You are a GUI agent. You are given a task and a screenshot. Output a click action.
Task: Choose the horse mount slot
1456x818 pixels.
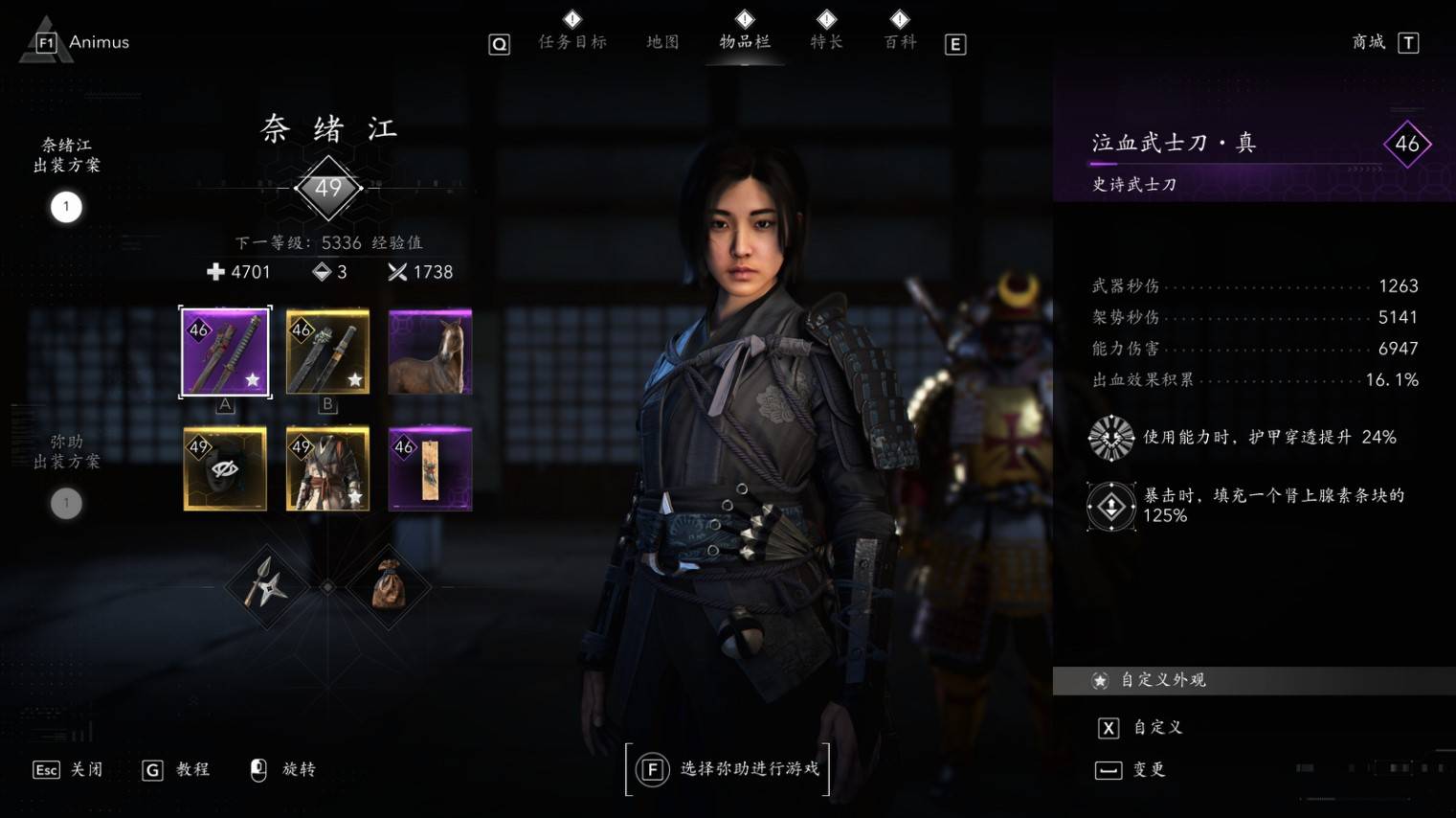[x=431, y=352]
